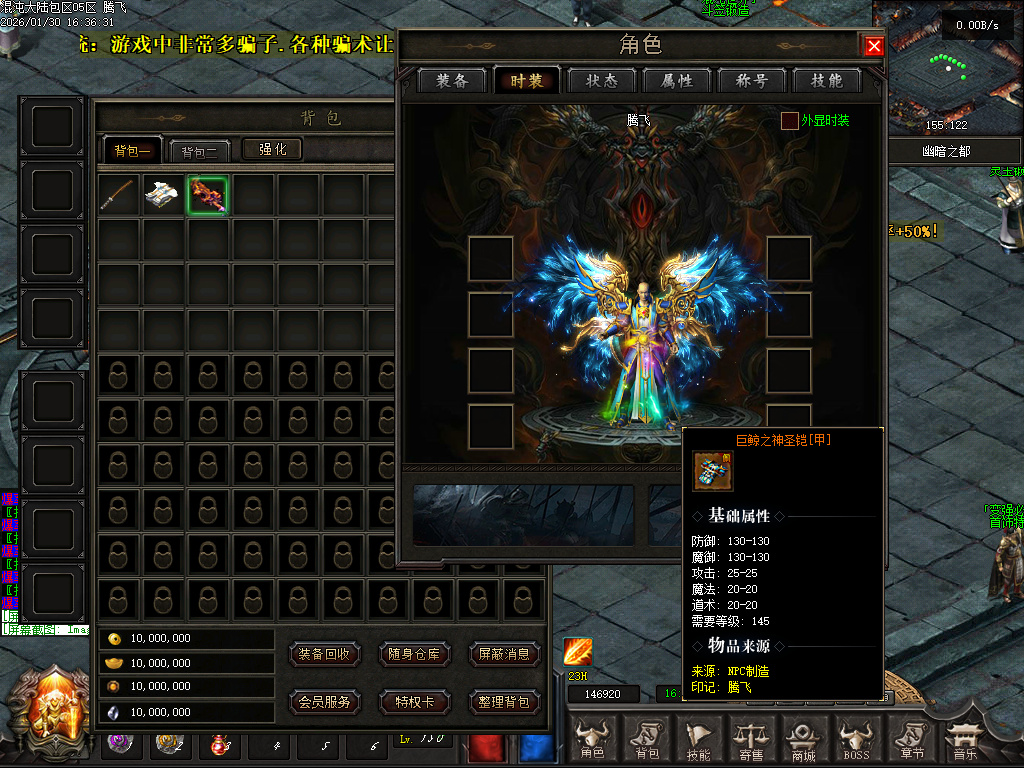Switch to 背包二 bag tab
The width and height of the screenshot is (1024, 768).
[x=199, y=151]
